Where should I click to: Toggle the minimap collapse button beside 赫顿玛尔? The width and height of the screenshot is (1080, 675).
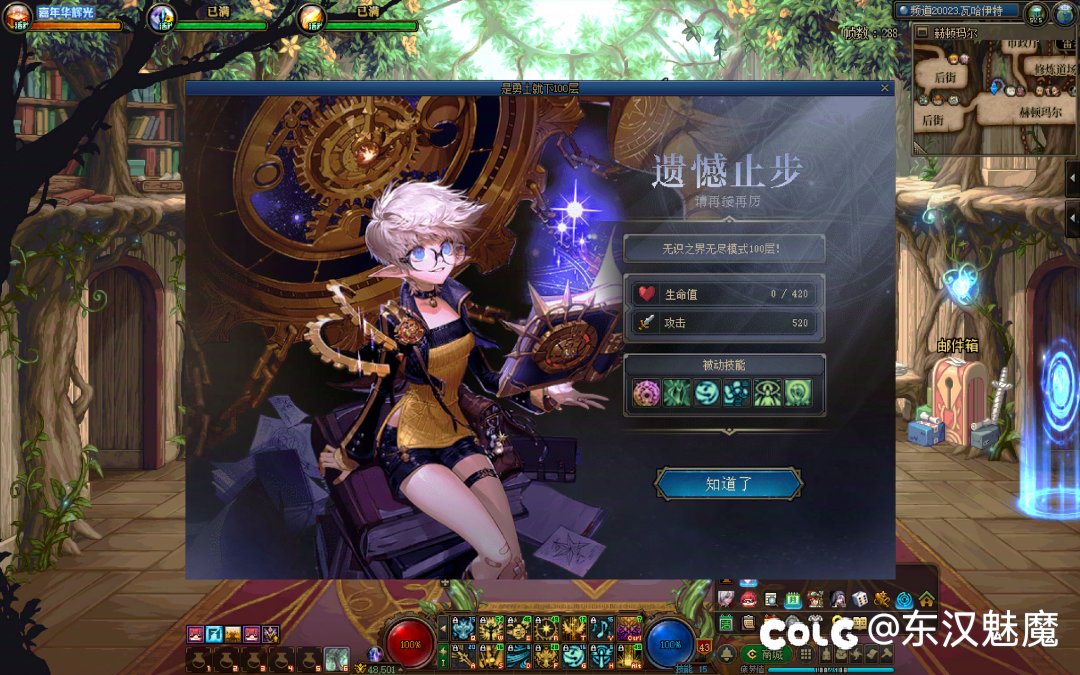922,32
